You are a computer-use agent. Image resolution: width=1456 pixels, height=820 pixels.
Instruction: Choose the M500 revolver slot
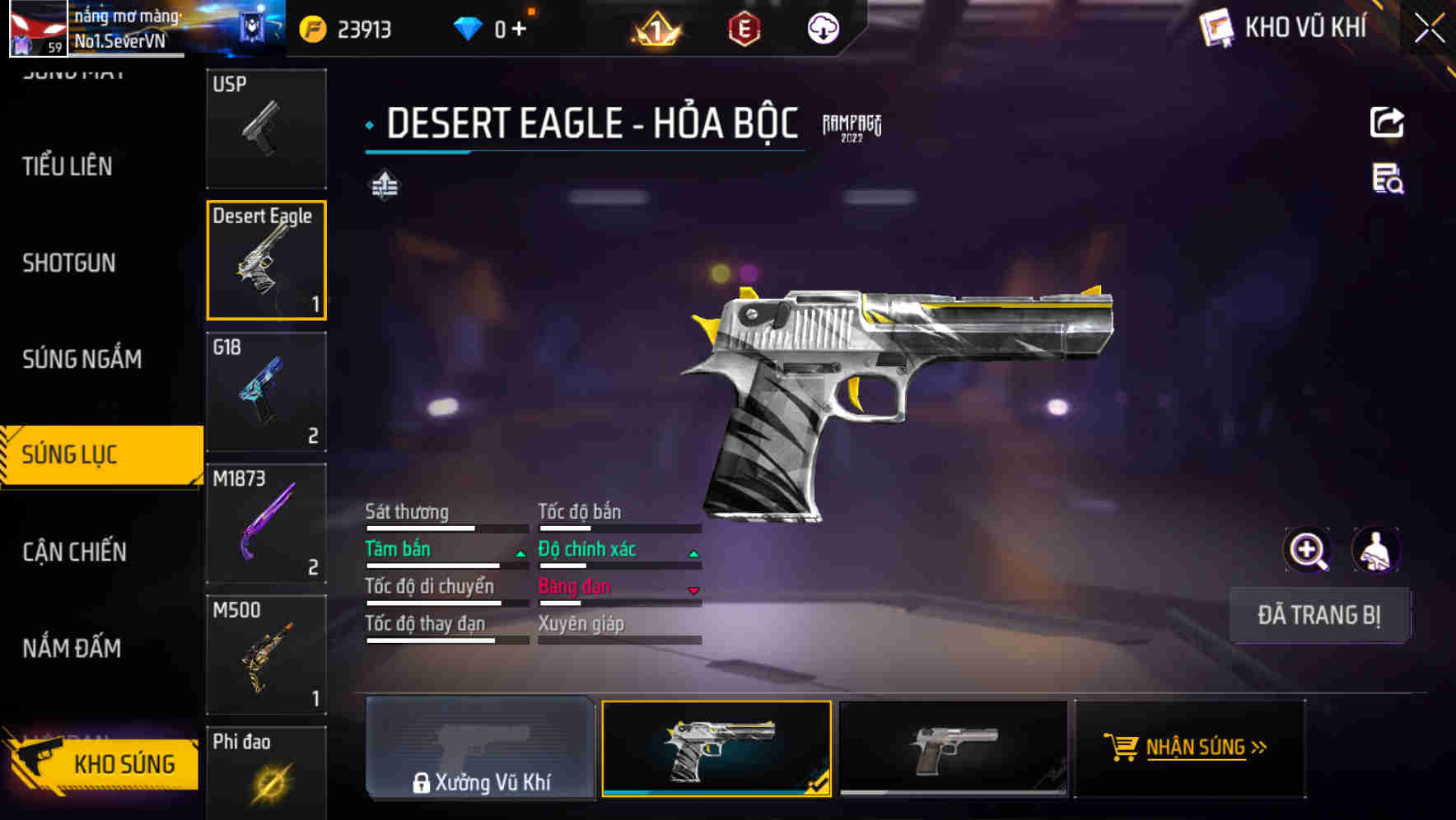[266, 655]
